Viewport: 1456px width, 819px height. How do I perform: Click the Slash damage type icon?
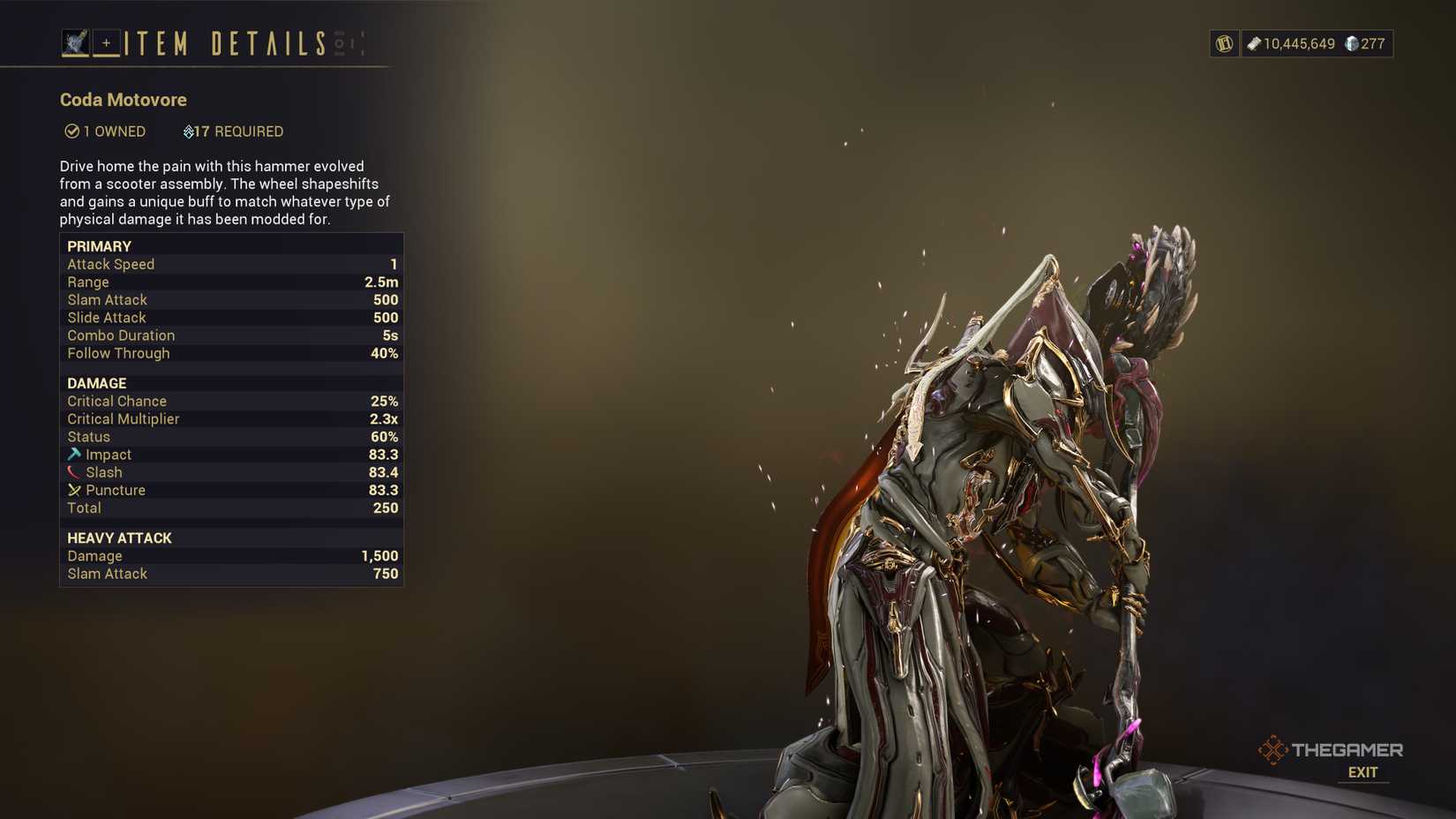tap(75, 472)
